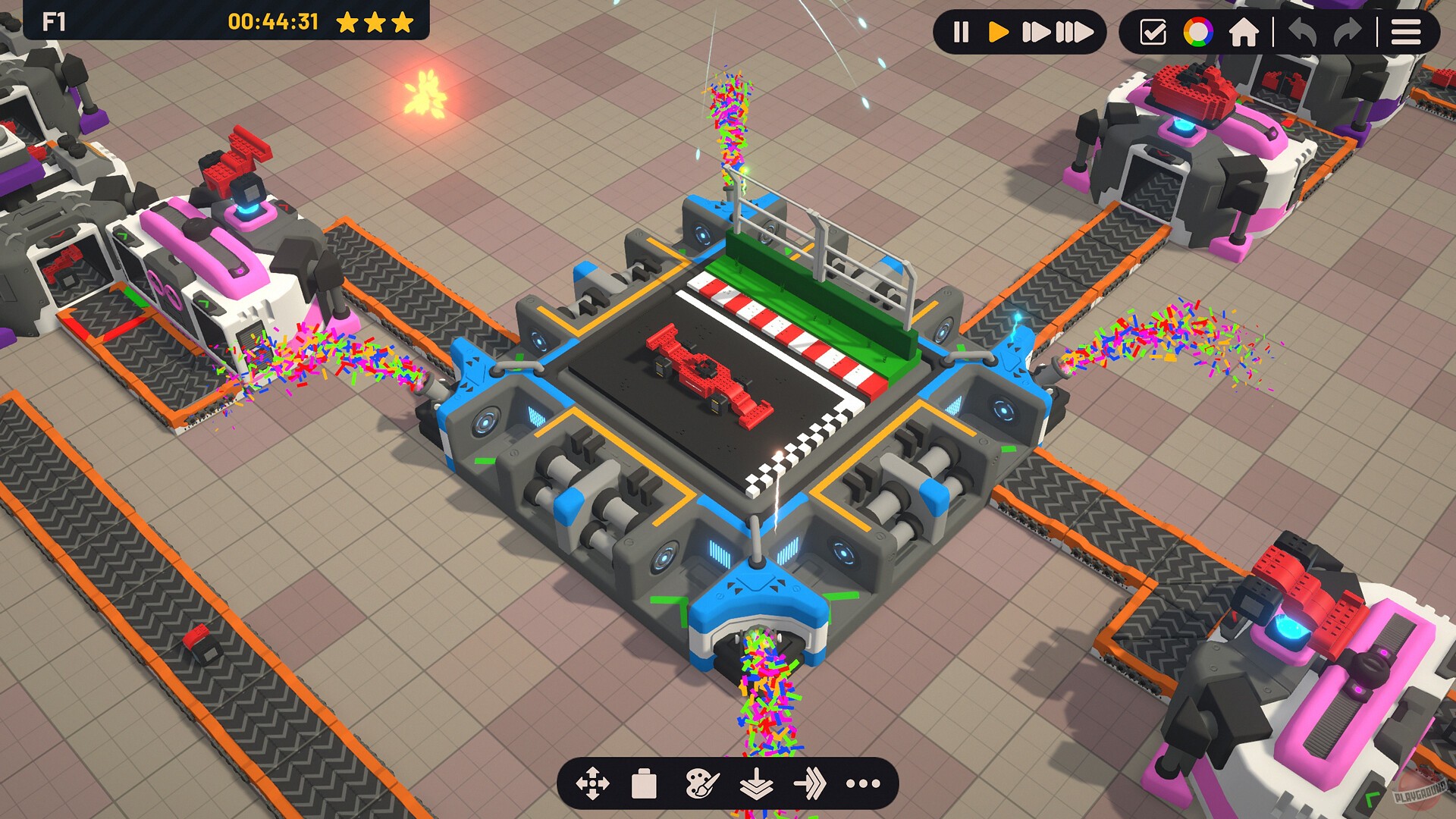Click the timer showing 00:44:31
Screen dimensions: 1456x819
pyautogui.click(x=273, y=21)
